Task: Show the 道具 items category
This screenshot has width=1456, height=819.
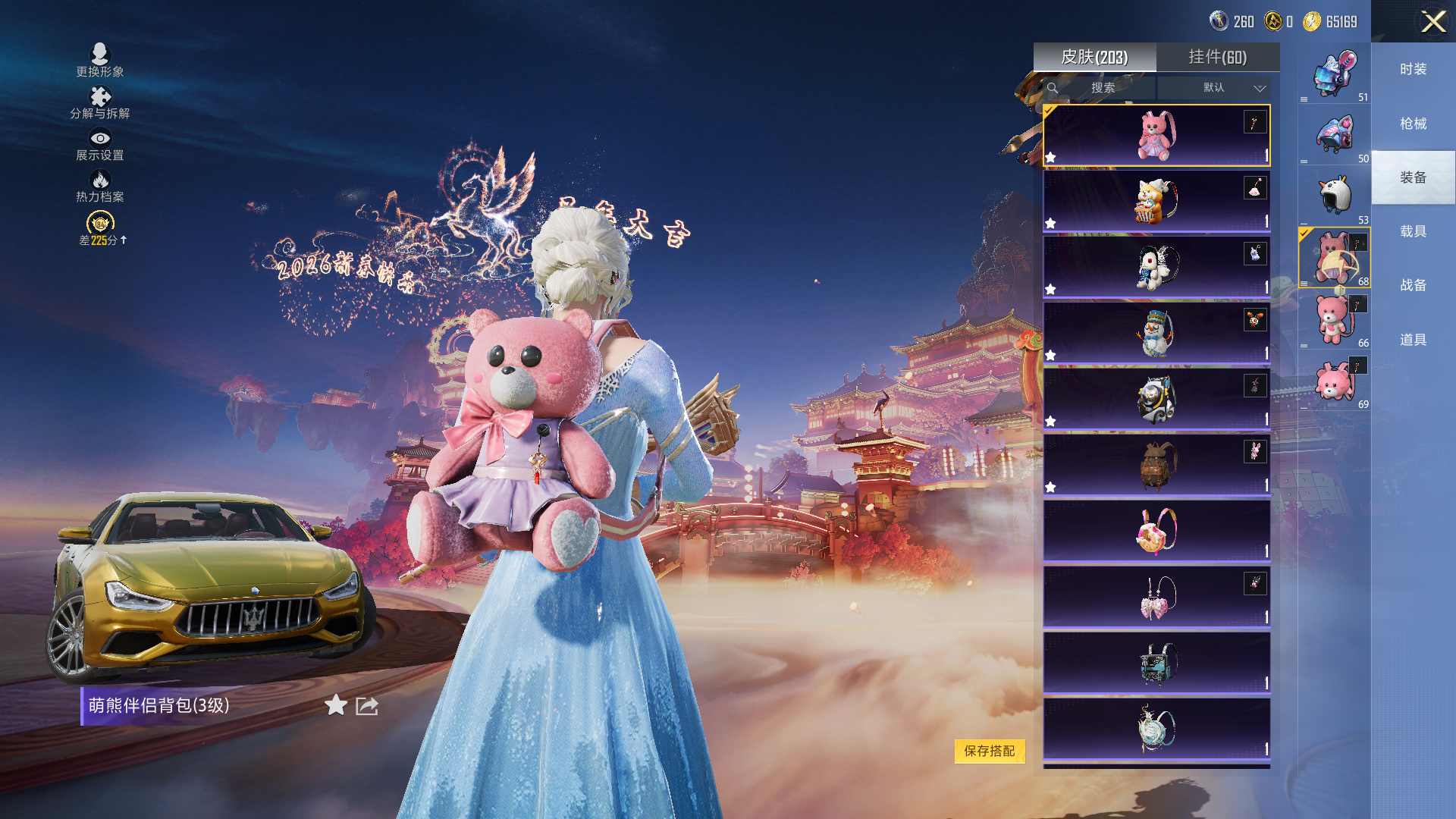Action: pos(1413,340)
